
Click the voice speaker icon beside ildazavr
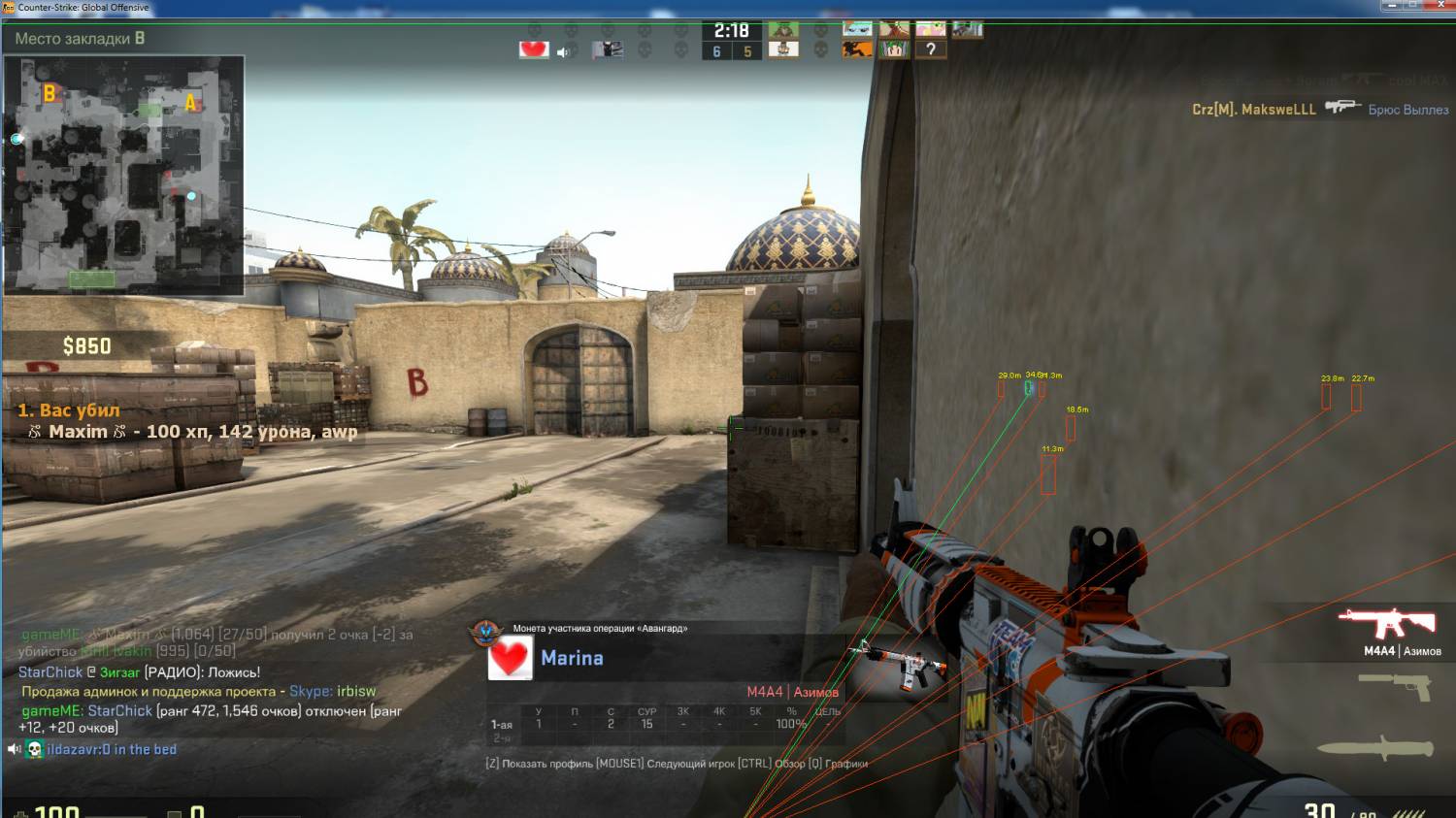(14, 749)
